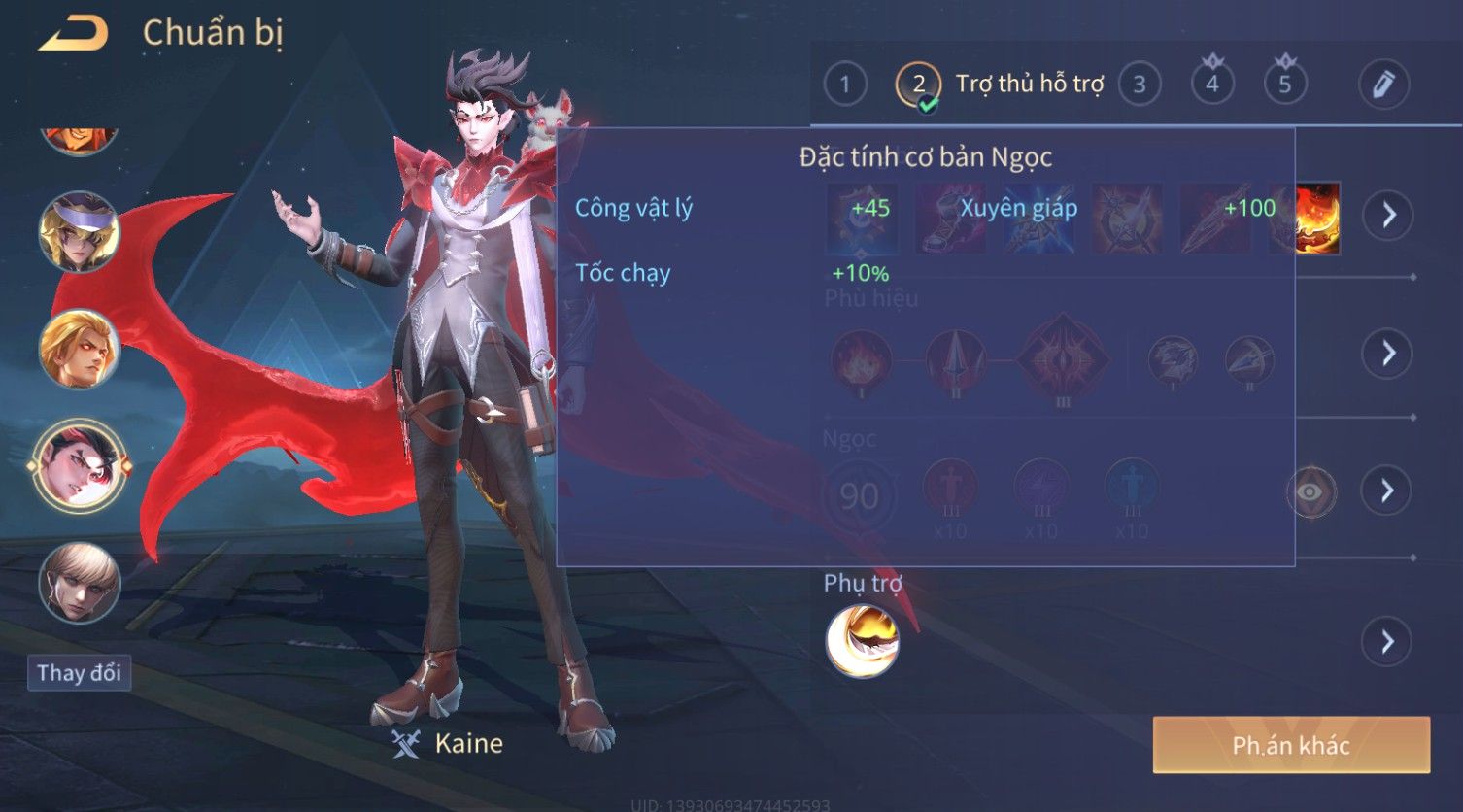Choose build preset 4
Image resolution: width=1463 pixels, height=812 pixels.
[1211, 85]
